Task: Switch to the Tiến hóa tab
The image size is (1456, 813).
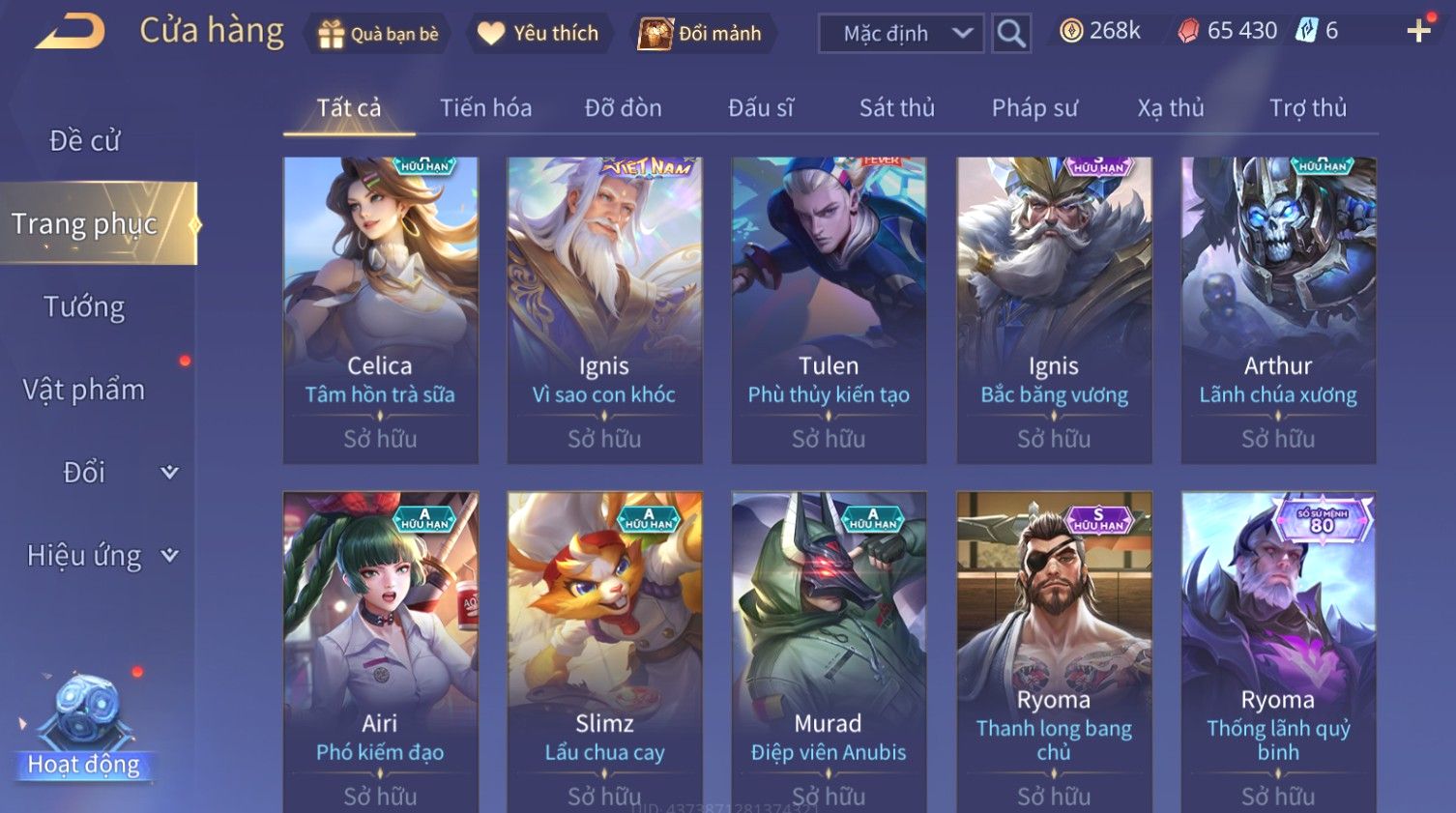Action: 485,108
